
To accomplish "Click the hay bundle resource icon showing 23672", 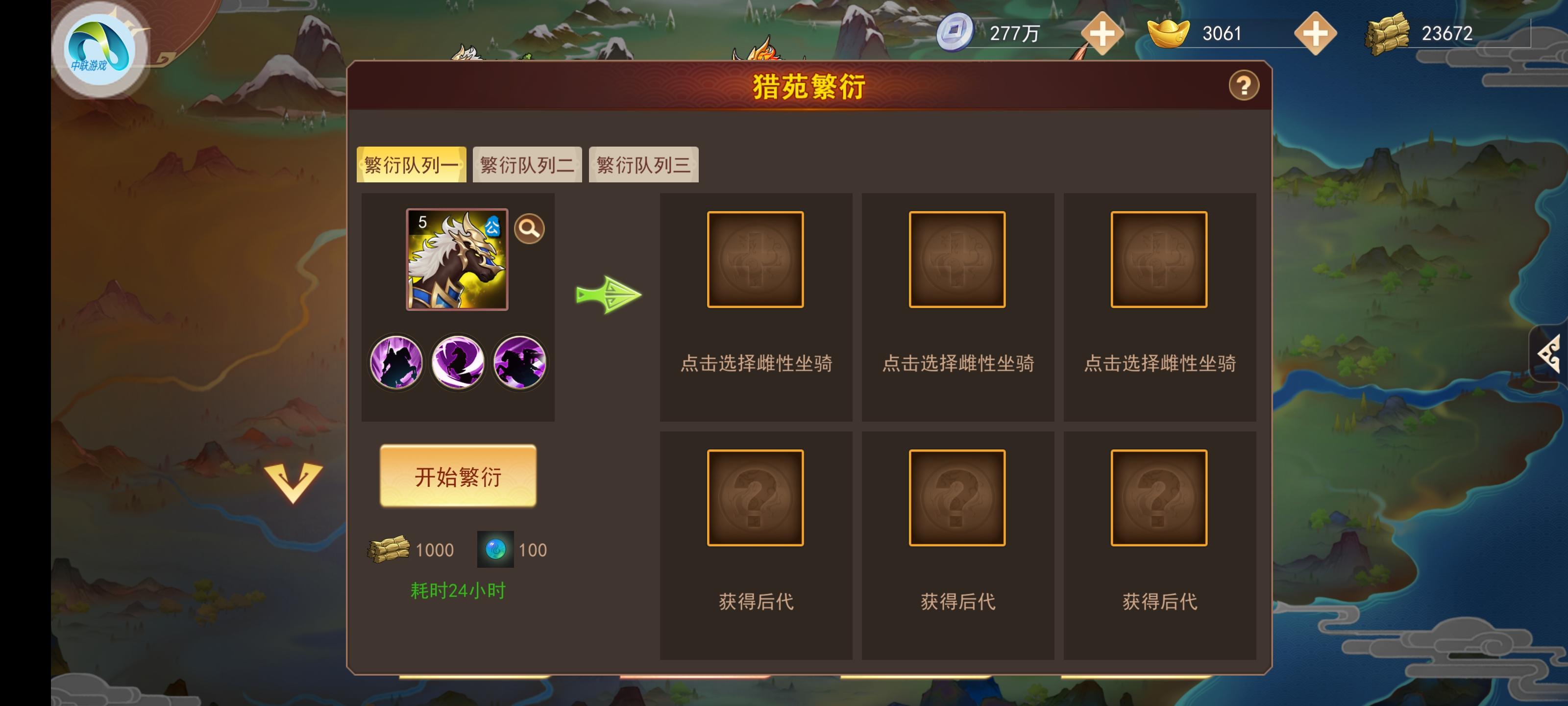I will point(1389,32).
